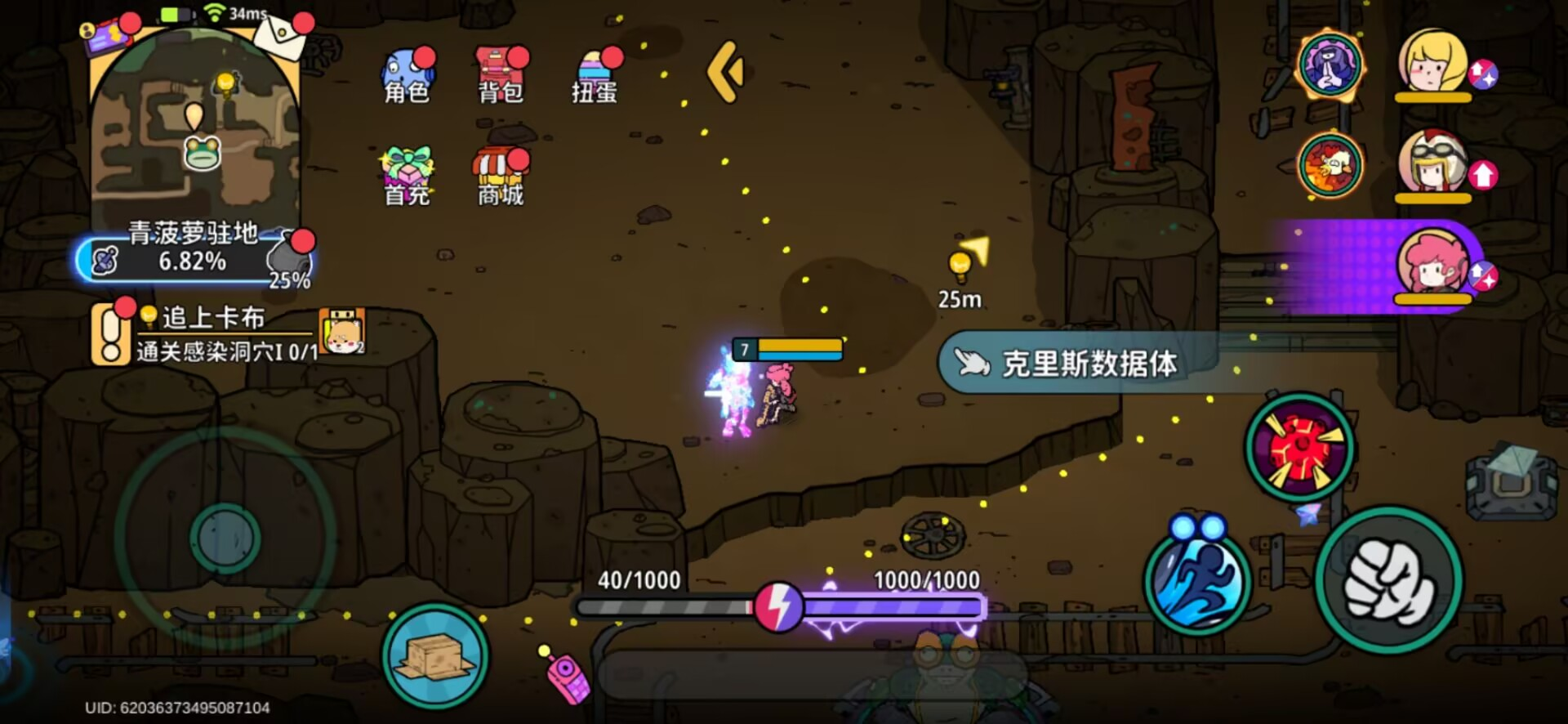Image resolution: width=1568 pixels, height=724 pixels.
Task: Open the 首充 first-charge bonus gift
Action: click(406, 172)
